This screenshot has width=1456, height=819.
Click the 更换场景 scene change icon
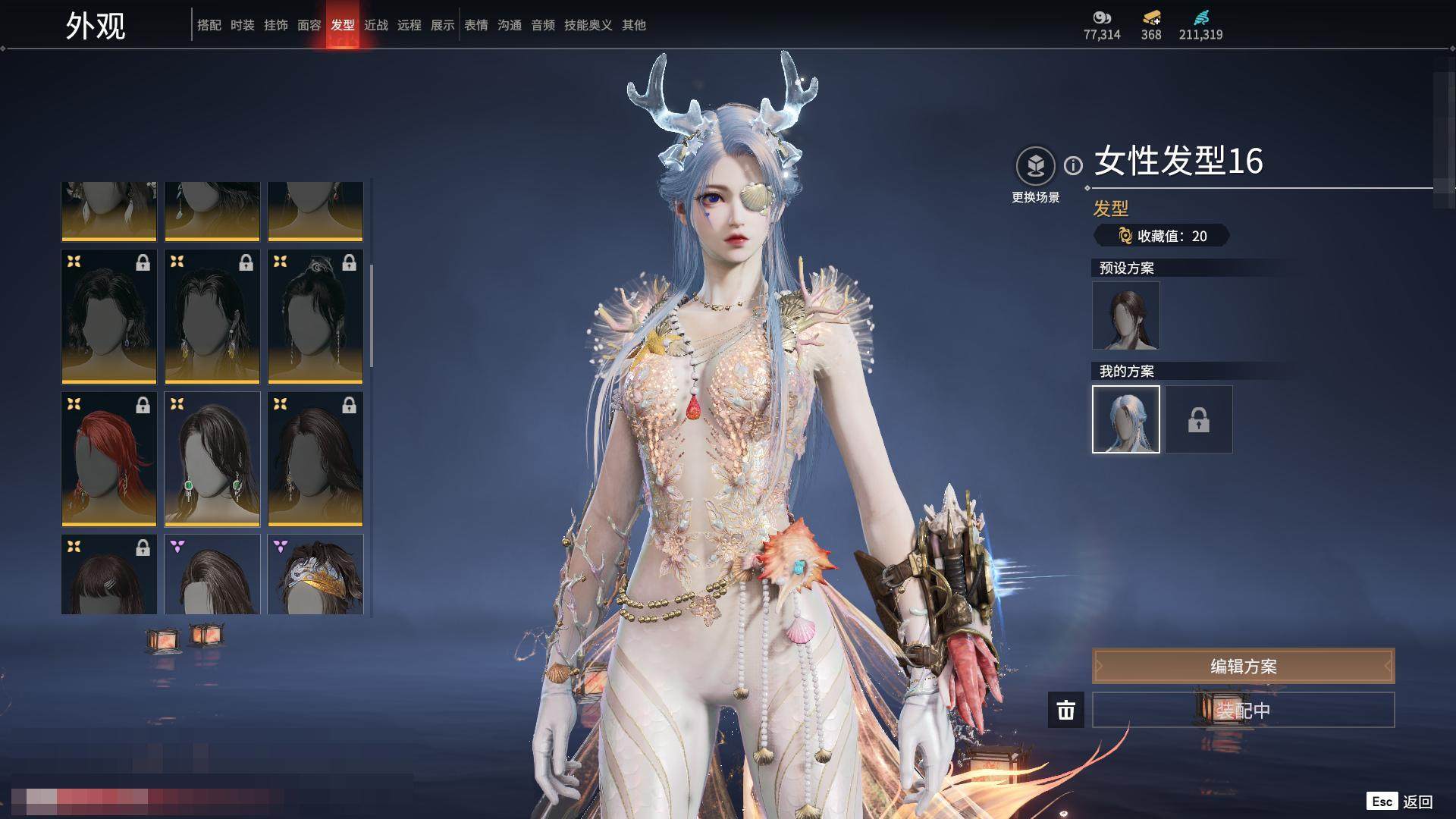coord(1035,166)
